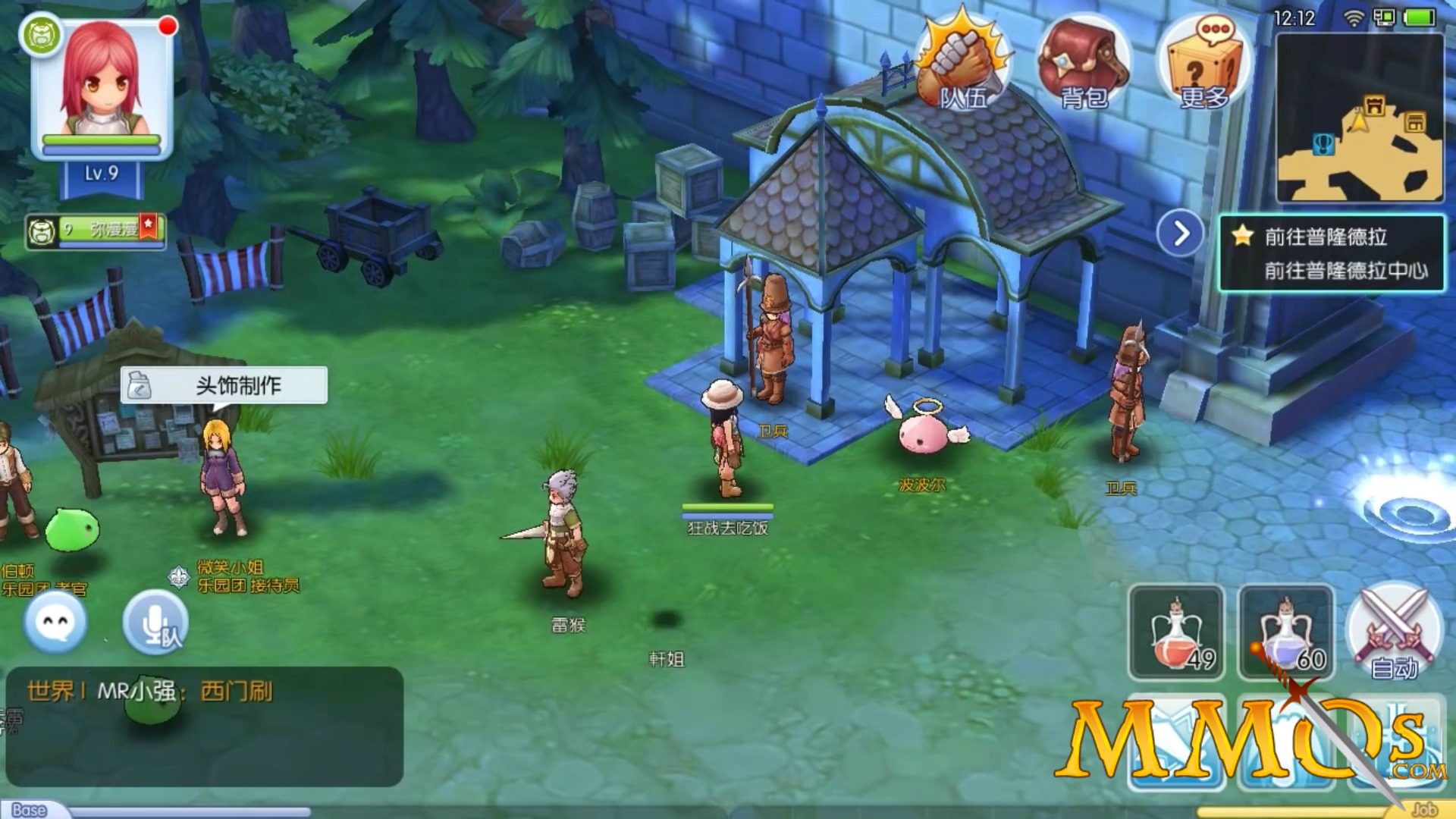Choose the 头饰制作 headgear crafting option
This screenshot has width=1456, height=819.
[224, 385]
